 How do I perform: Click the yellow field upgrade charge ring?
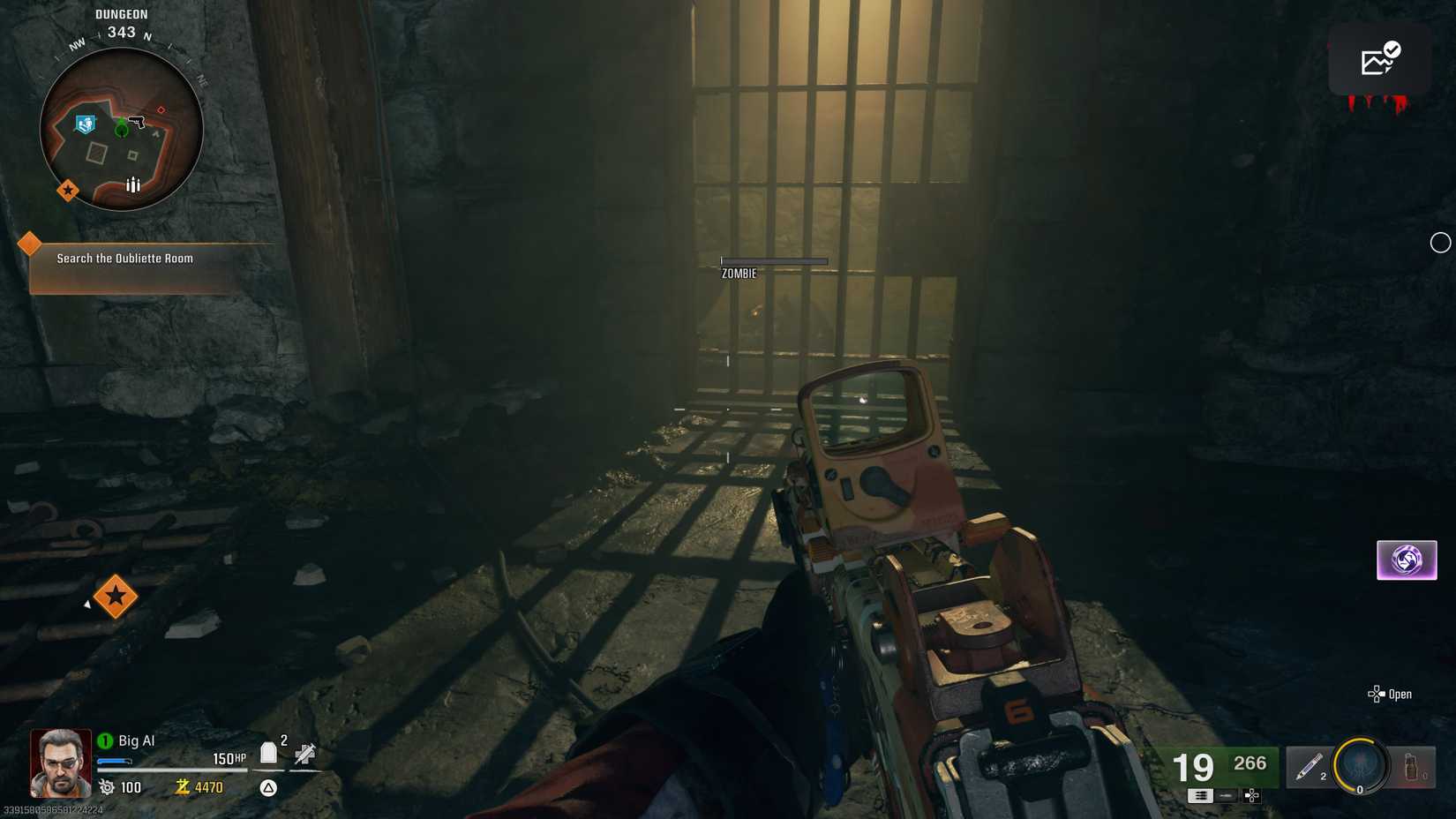coord(1359,768)
